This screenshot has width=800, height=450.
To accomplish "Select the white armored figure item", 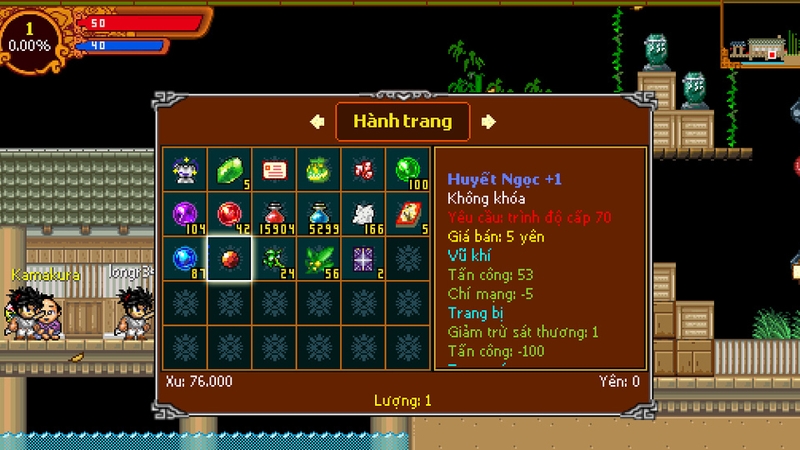I will tap(186, 169).
